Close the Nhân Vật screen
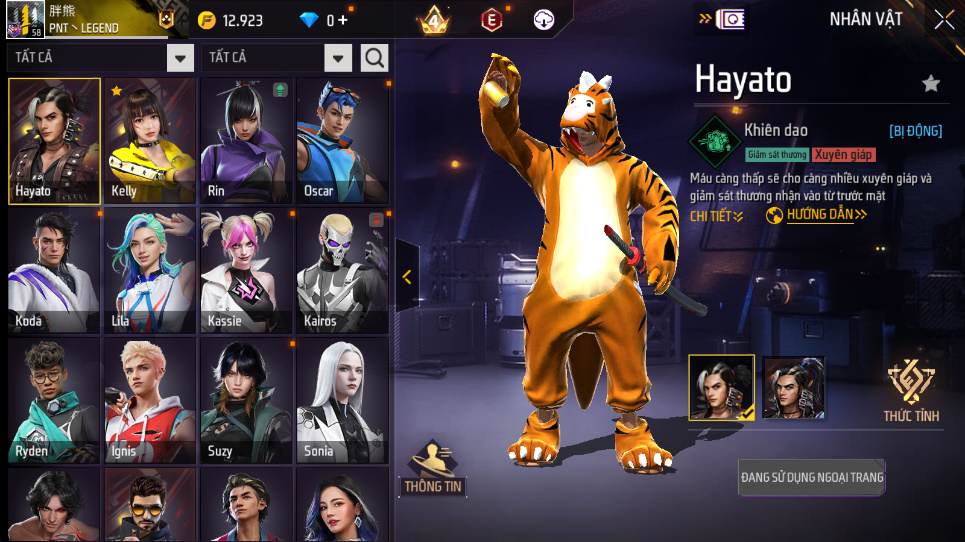Screen dimensions: 965x542 944,19
